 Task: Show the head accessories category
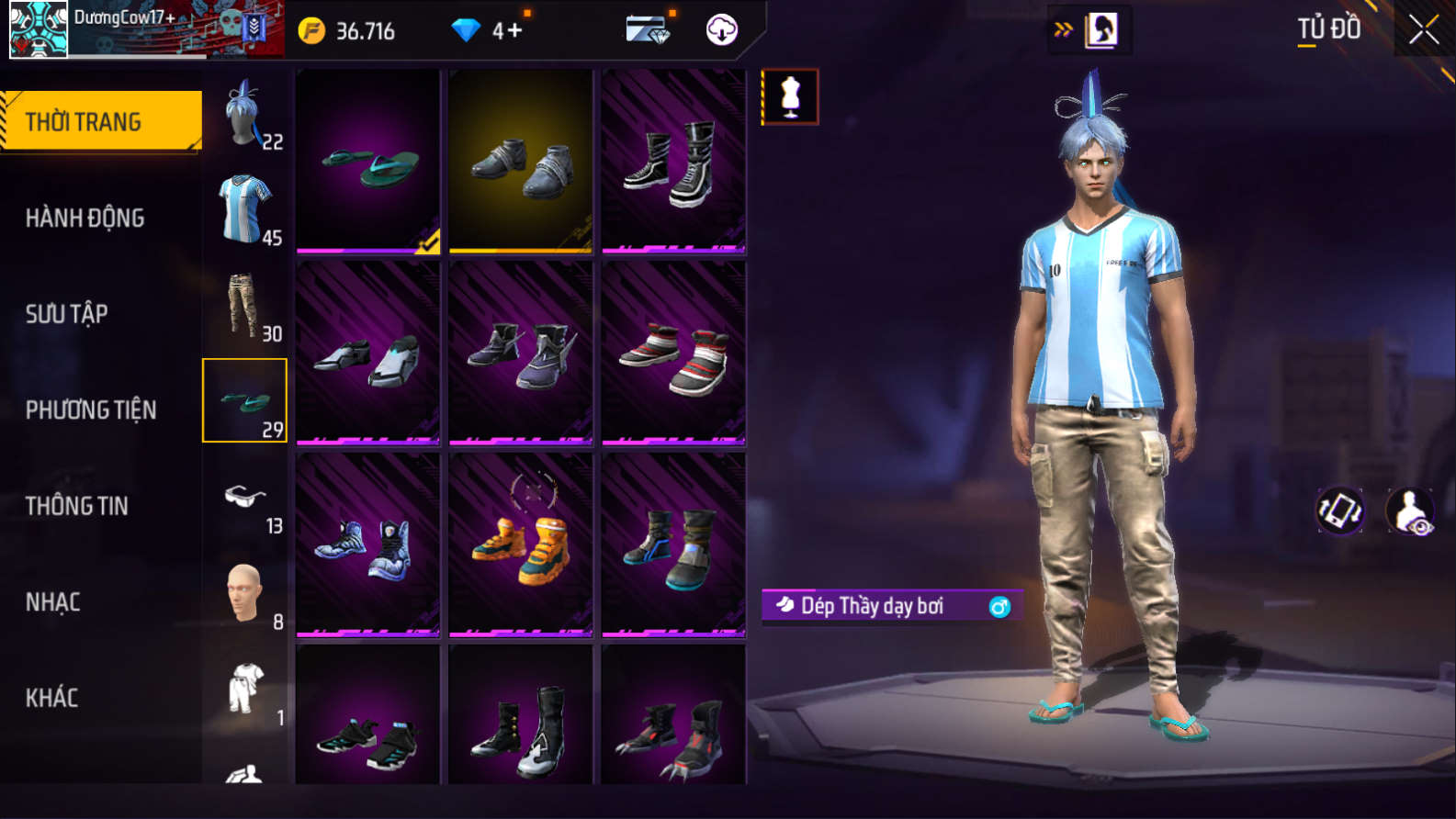point(245,115)
